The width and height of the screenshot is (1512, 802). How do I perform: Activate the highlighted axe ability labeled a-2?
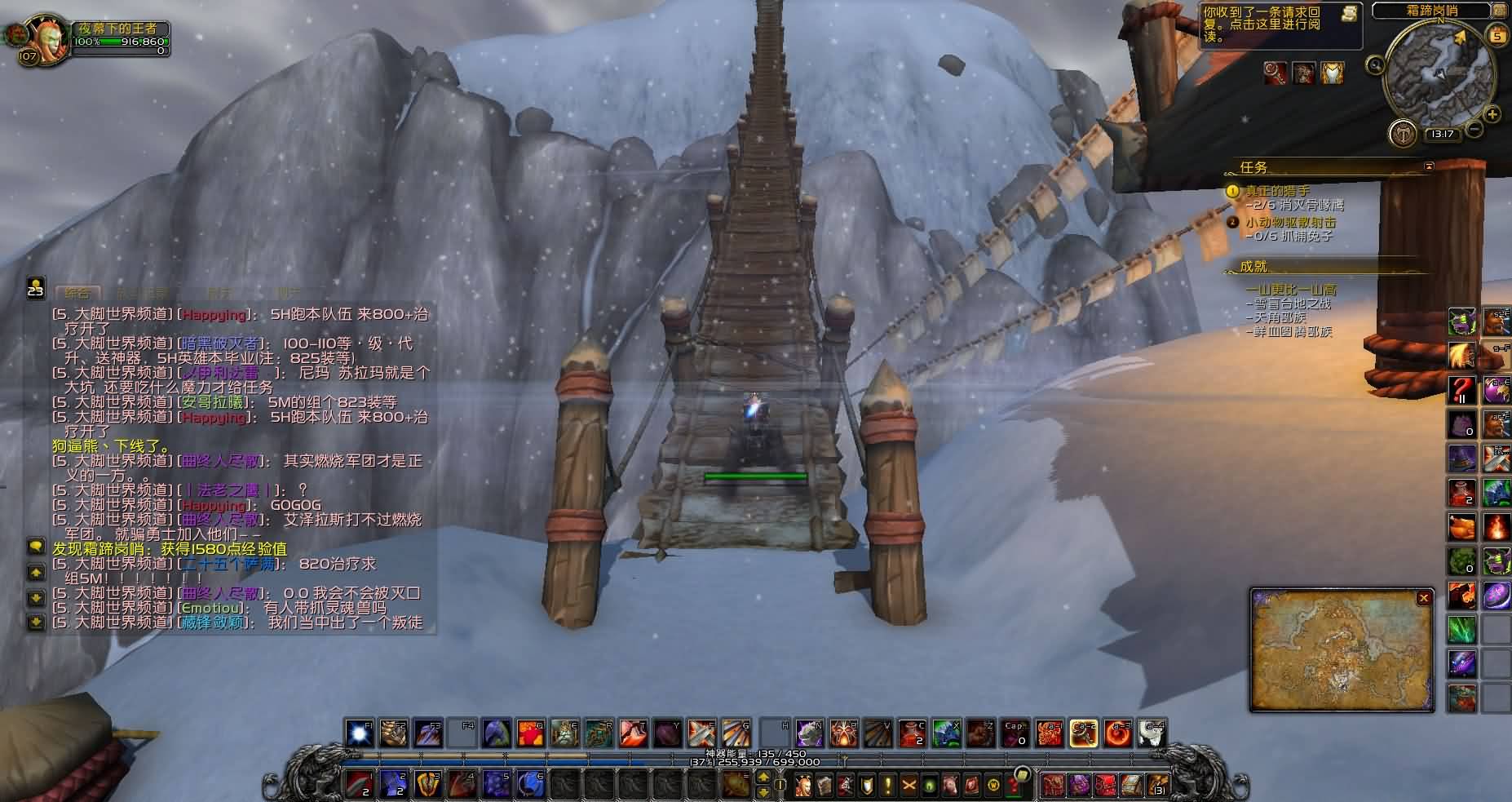click(1083, 733)
